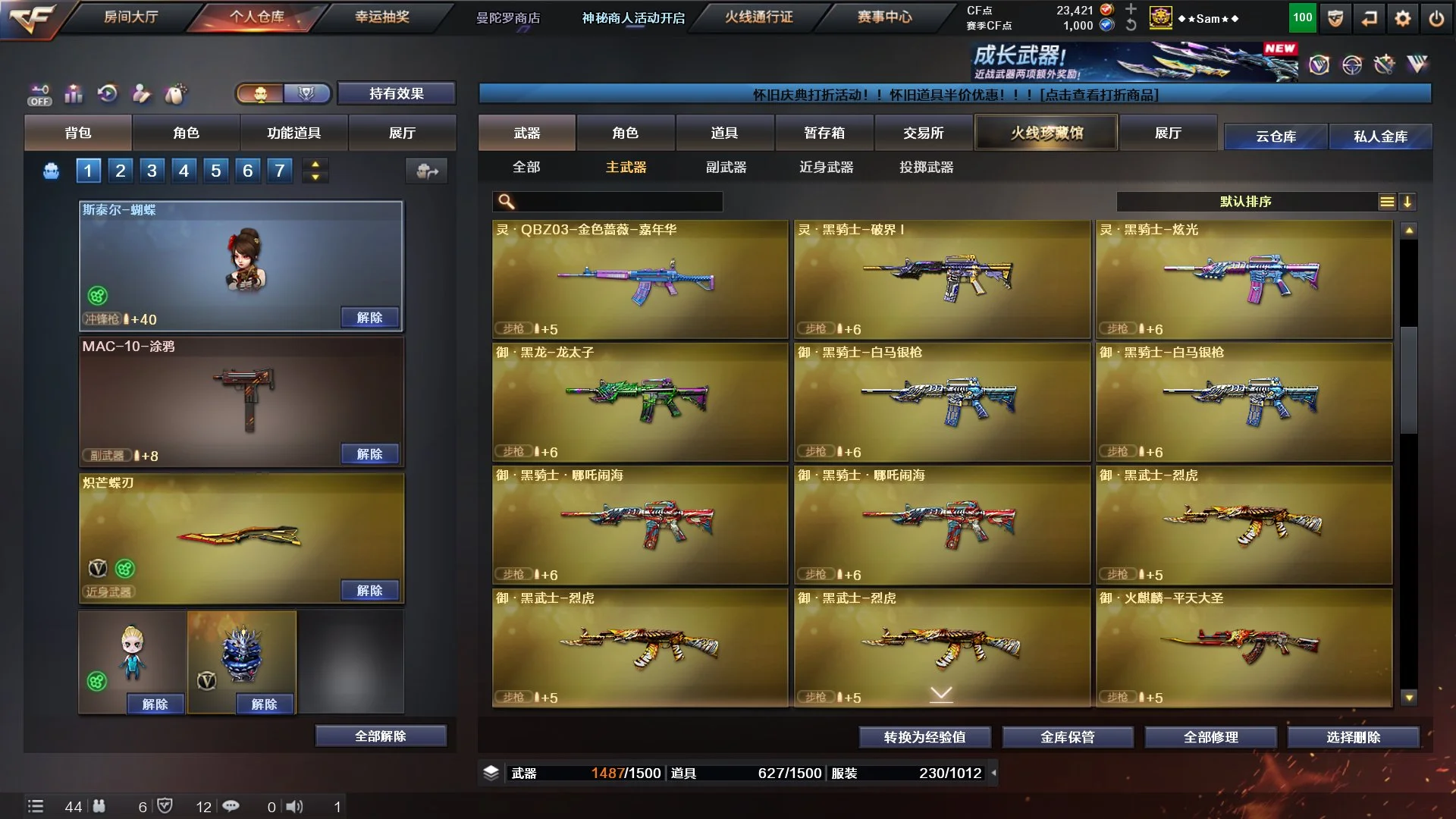Choose the 黑龙-龙太子 rifle card

pyautogui.click(x=640, y=401)
